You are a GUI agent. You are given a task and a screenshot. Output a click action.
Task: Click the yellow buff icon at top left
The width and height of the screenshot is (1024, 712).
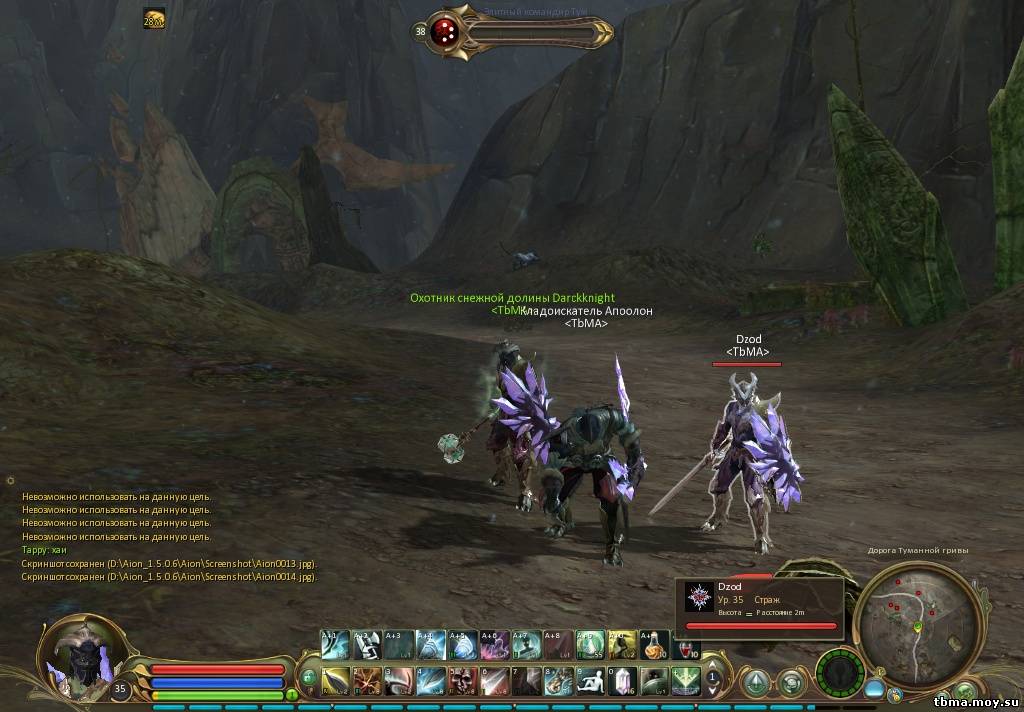click(x=154, y=18)
